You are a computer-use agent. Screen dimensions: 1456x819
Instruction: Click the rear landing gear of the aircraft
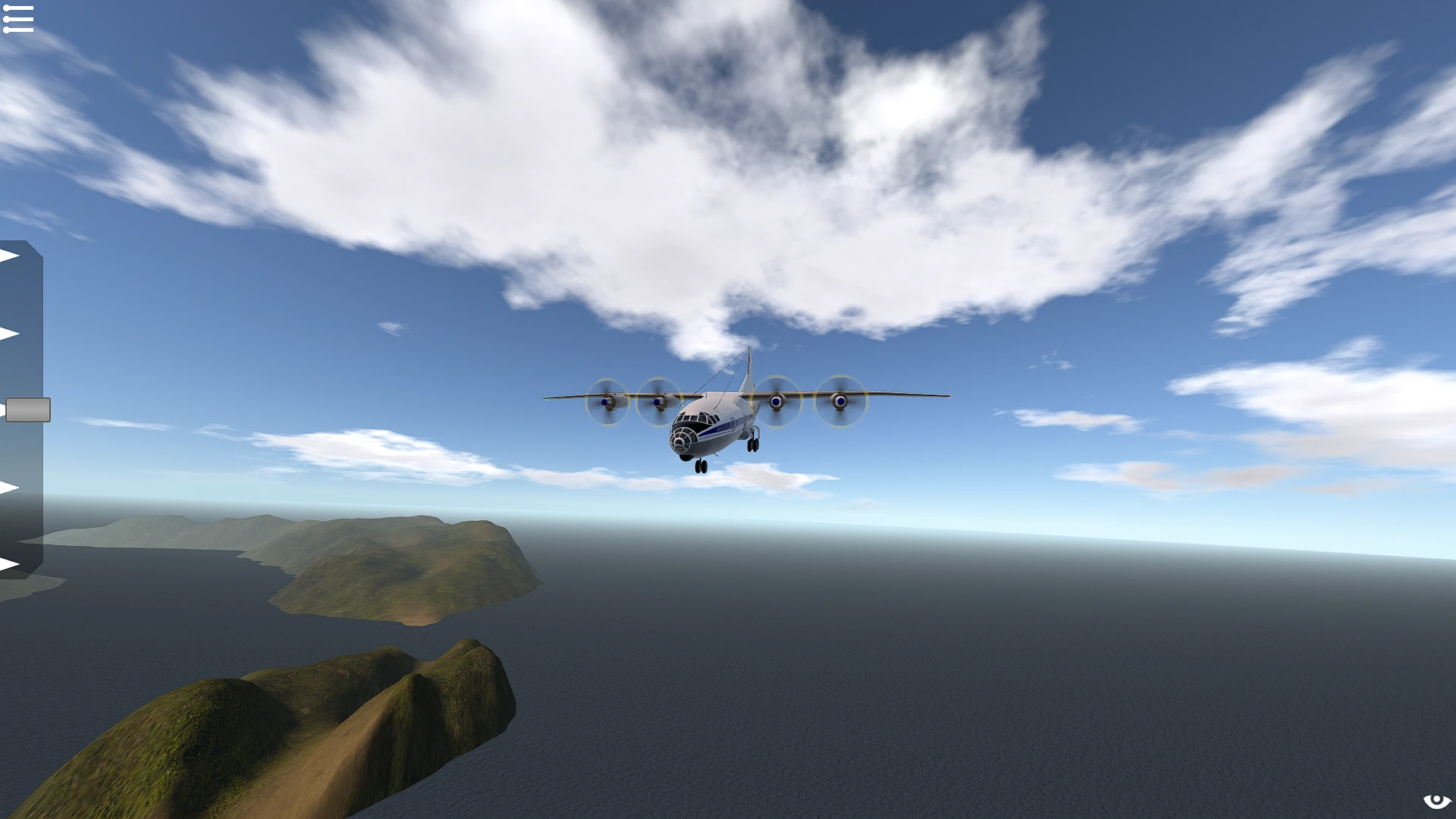point(752,445)
